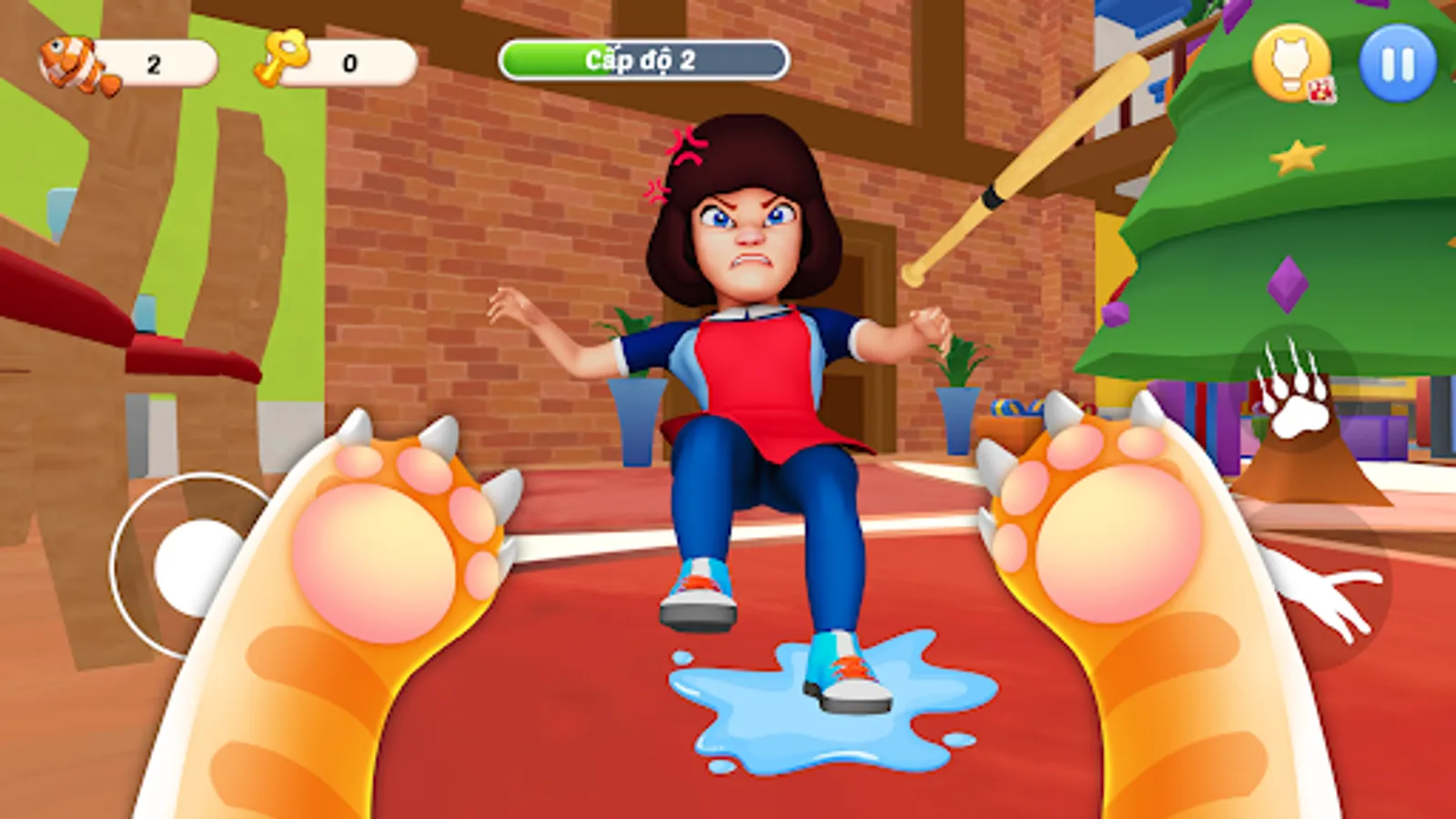Tap the small red ad badge on the hint button

tap(1320, 89)
